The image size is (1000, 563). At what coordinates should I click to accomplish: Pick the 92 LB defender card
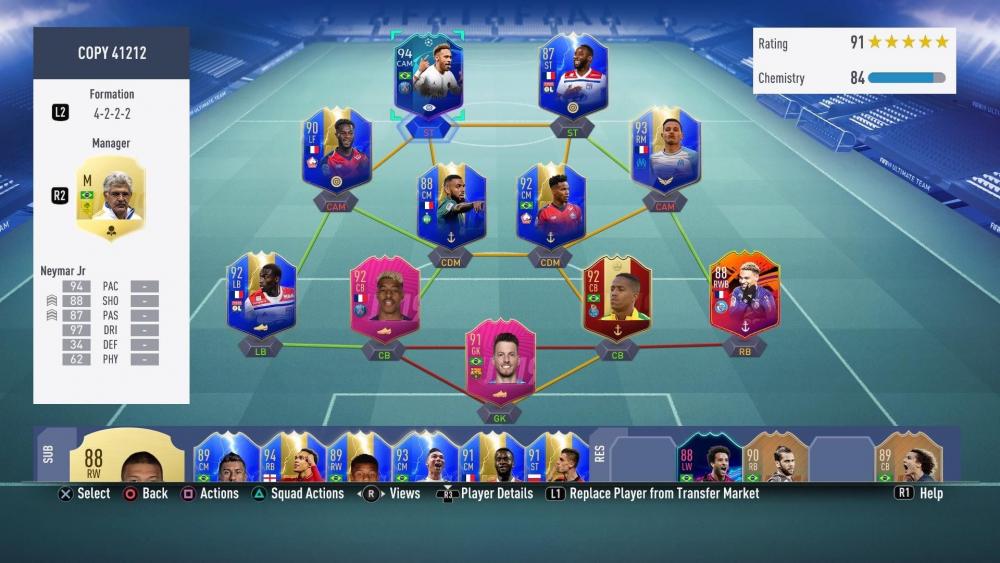coord(261,295)
